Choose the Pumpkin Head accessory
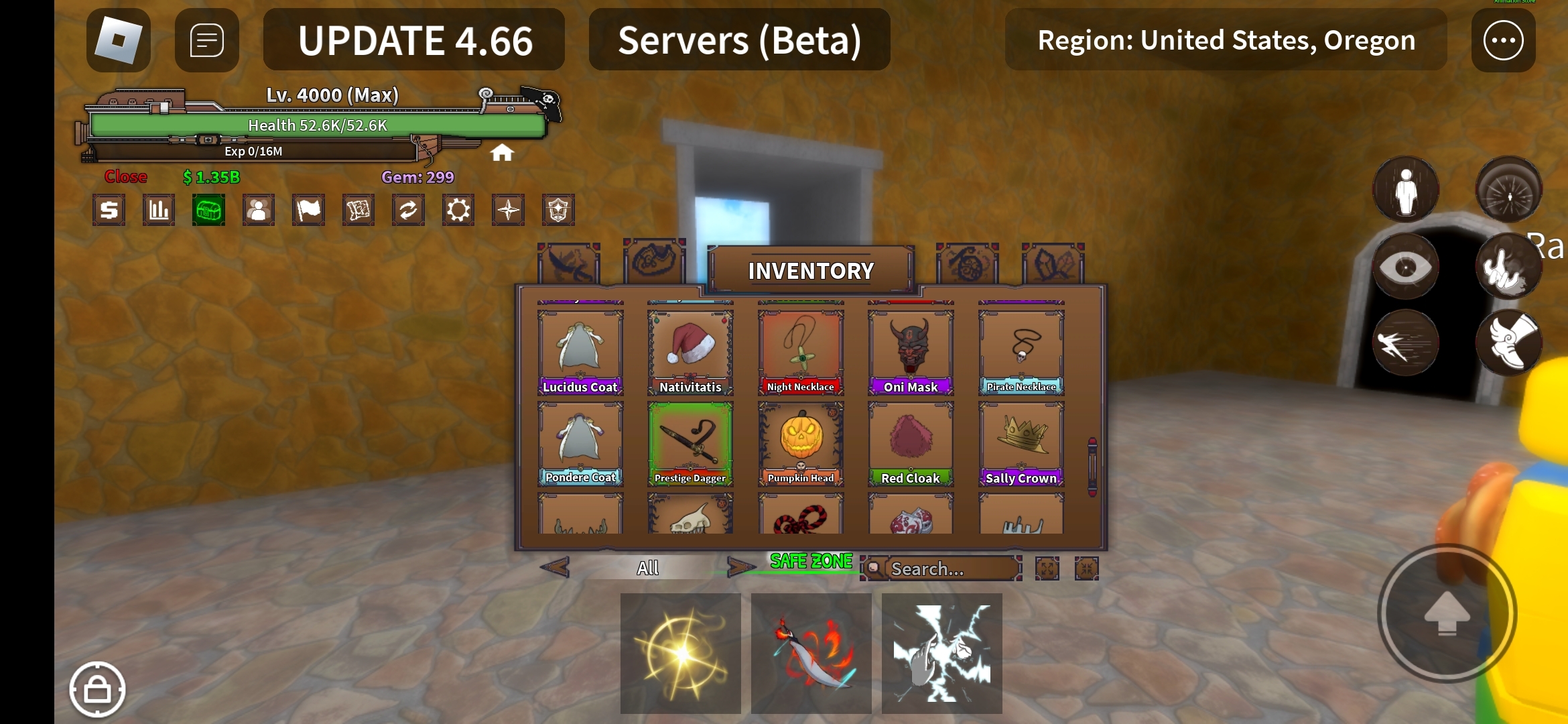Screen dimensions: 1568x724 801,444
